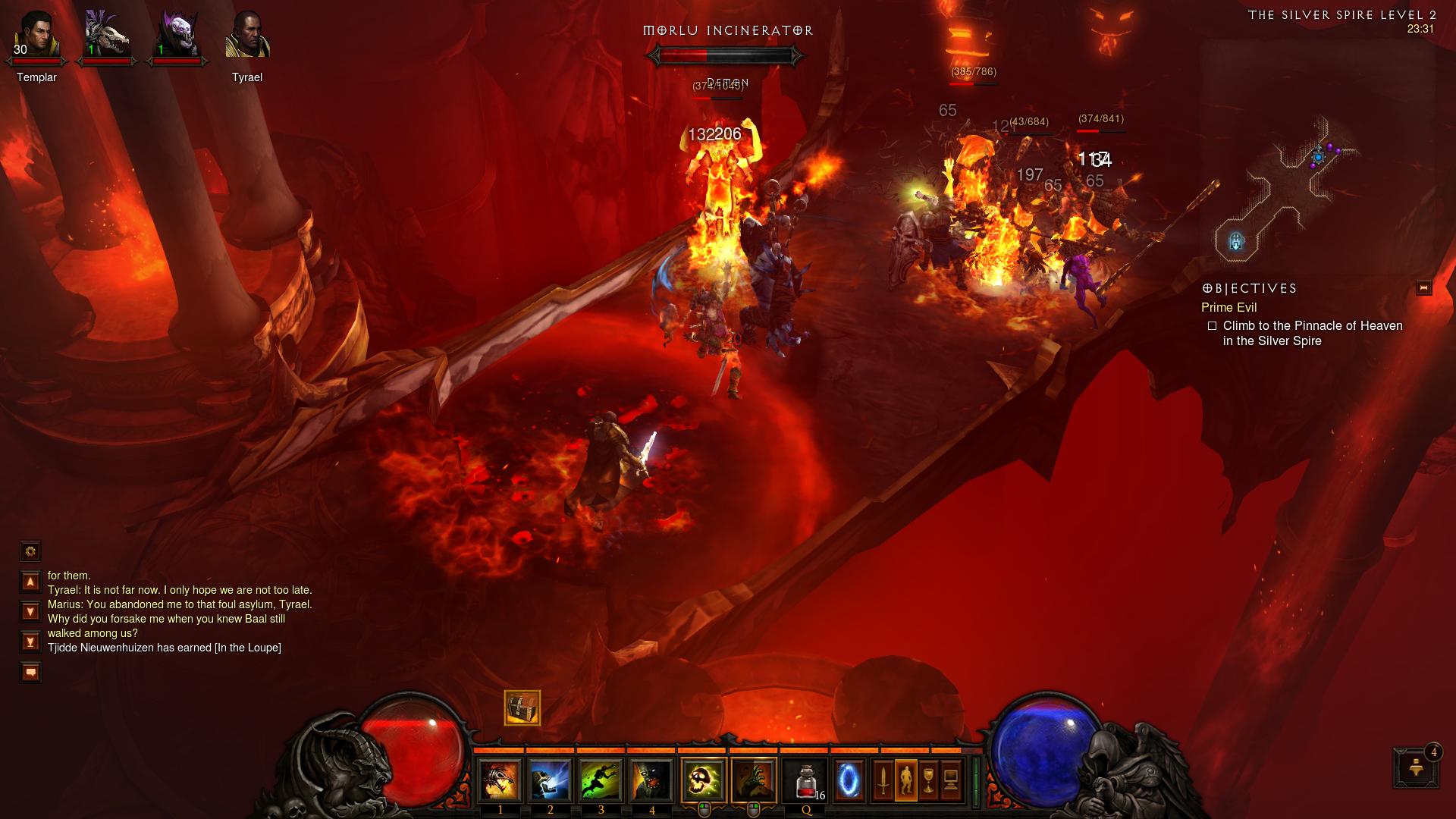Drink the health potion

click(806, 780)
